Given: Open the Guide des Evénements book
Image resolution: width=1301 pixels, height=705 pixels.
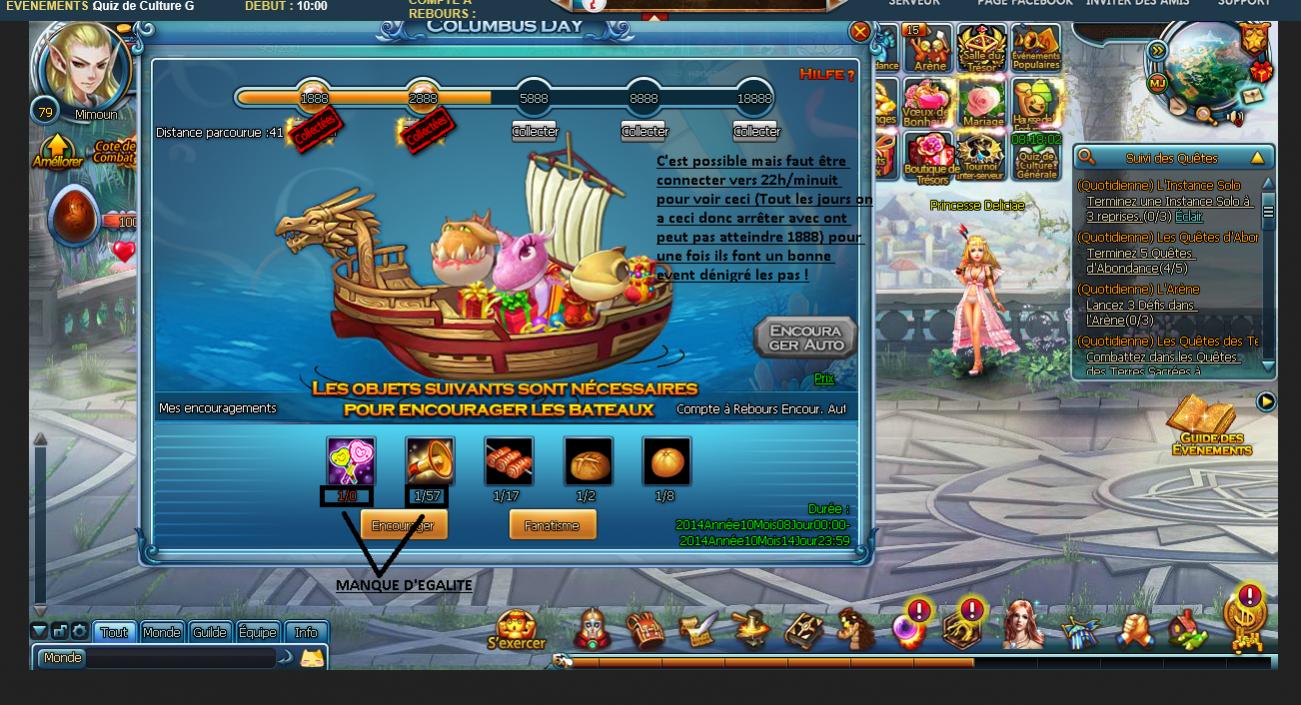Looking at the screenshot, I should (x=1210, y=427).
